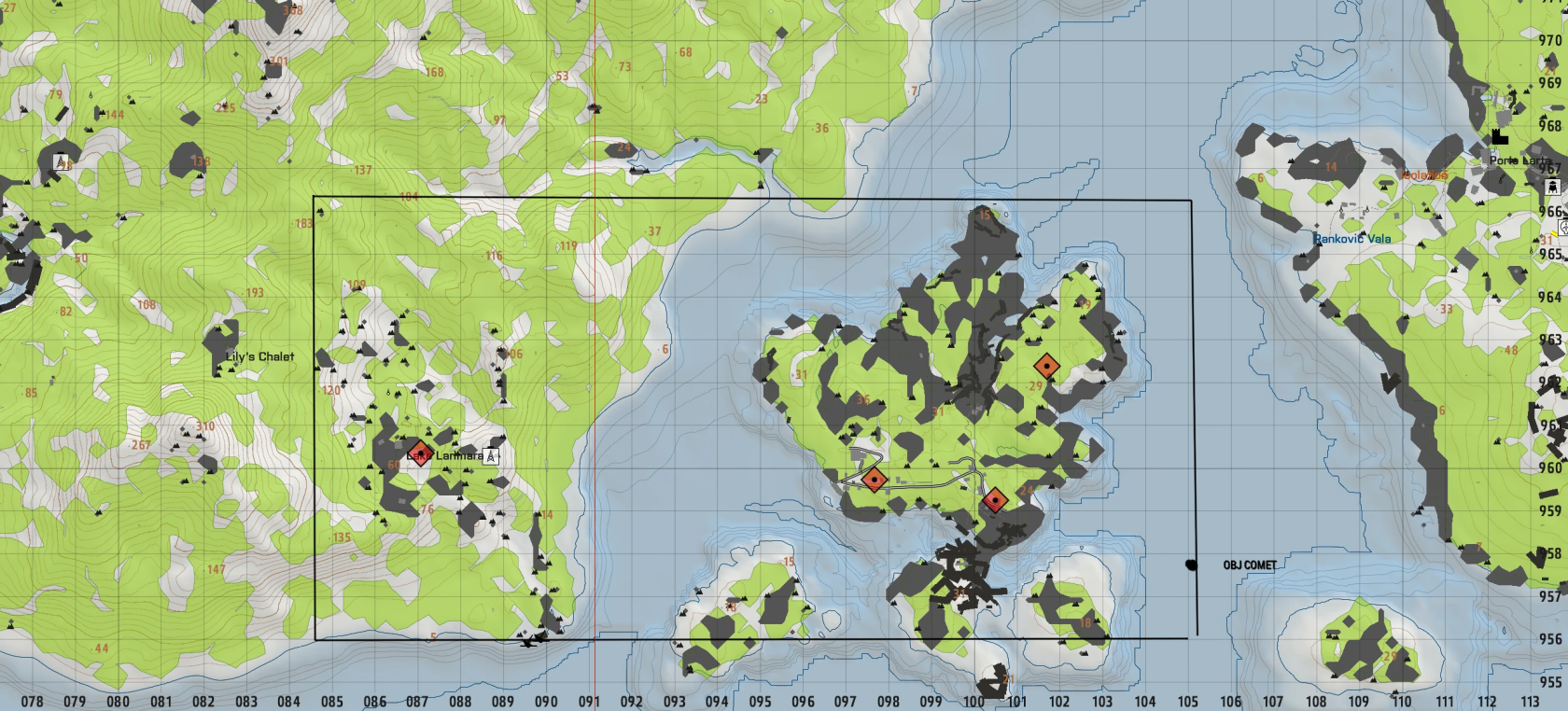This screenshot has width=1568, height=711.
Task: Click the red diamond marker at Lake Larimara
Action: (x=421, y=453)
